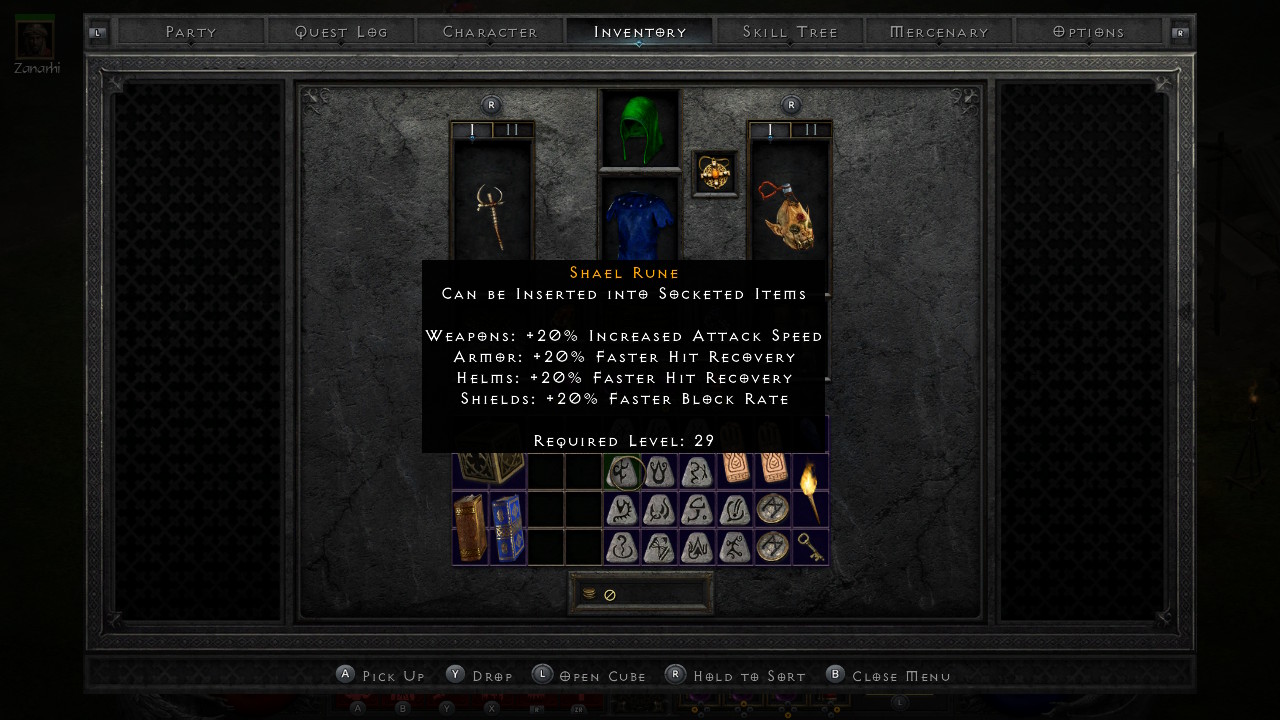Open the Quest Log tab
Screen dimensions: 1280x720
(x=341, y=32)
